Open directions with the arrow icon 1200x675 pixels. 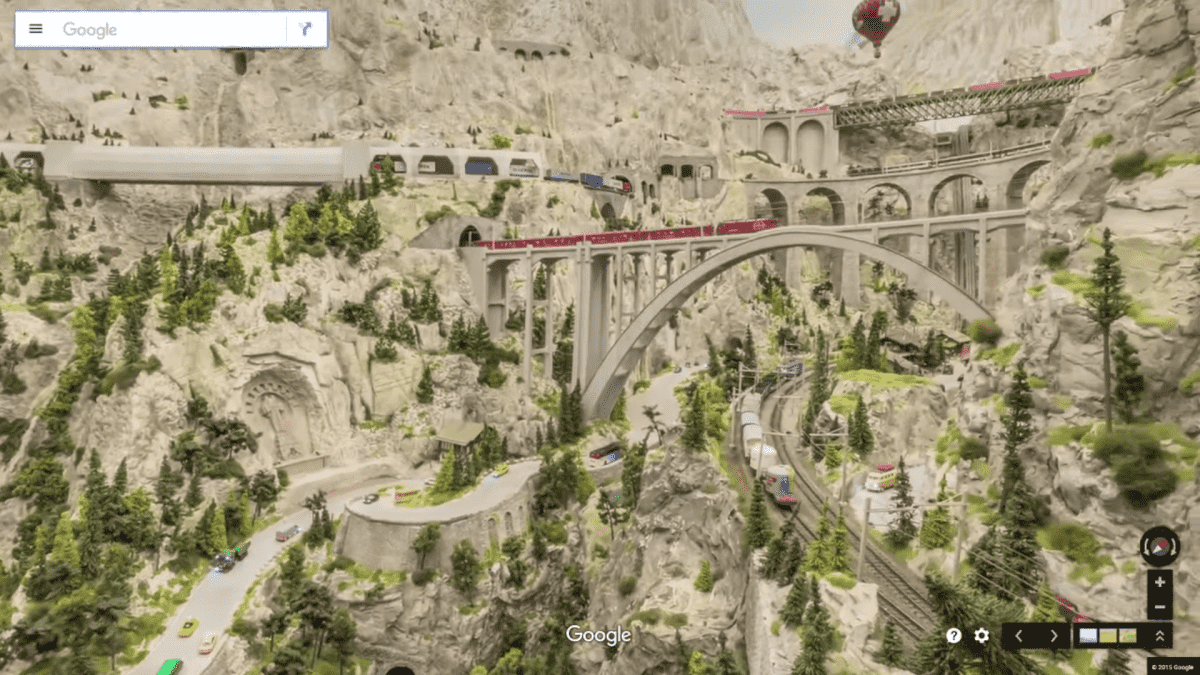click(x=306, y=29)
